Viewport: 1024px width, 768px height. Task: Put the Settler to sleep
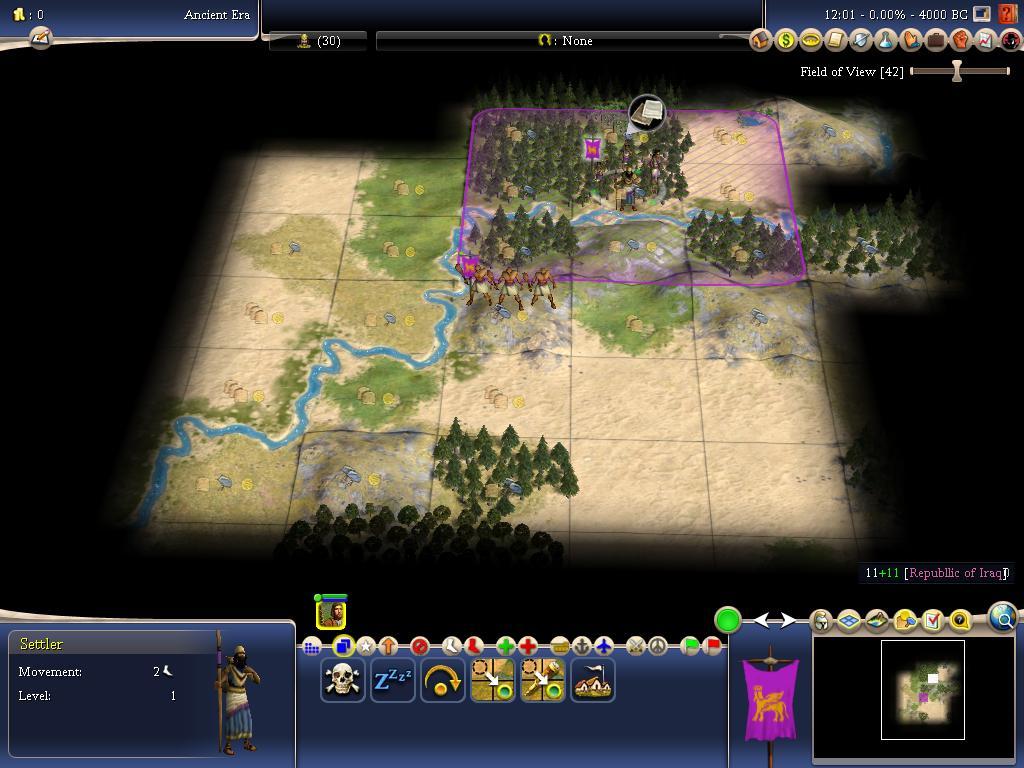pyautogui.click(x=392, y=681)
